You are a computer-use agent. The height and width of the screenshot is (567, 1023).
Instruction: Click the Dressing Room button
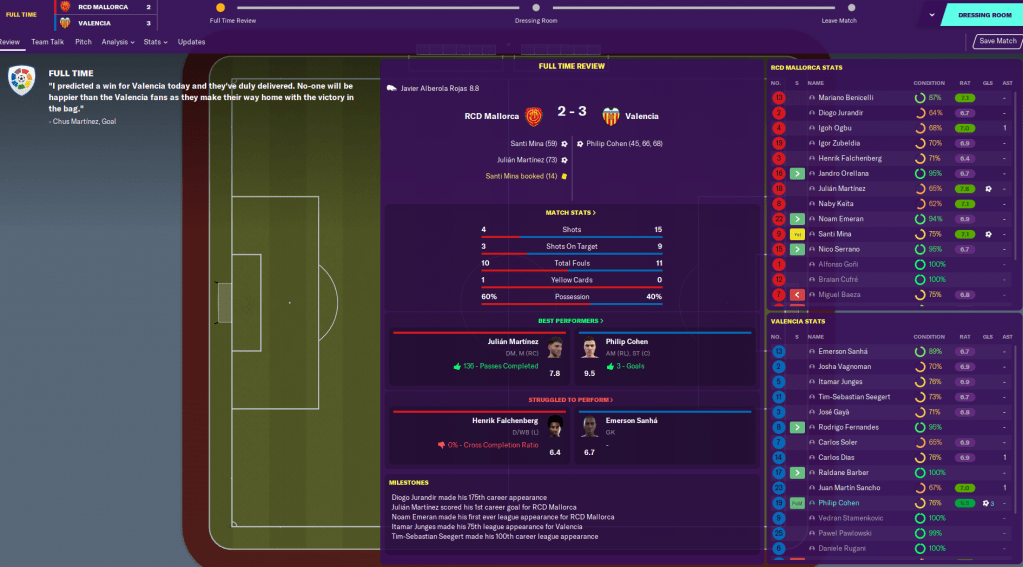point(984,15)
